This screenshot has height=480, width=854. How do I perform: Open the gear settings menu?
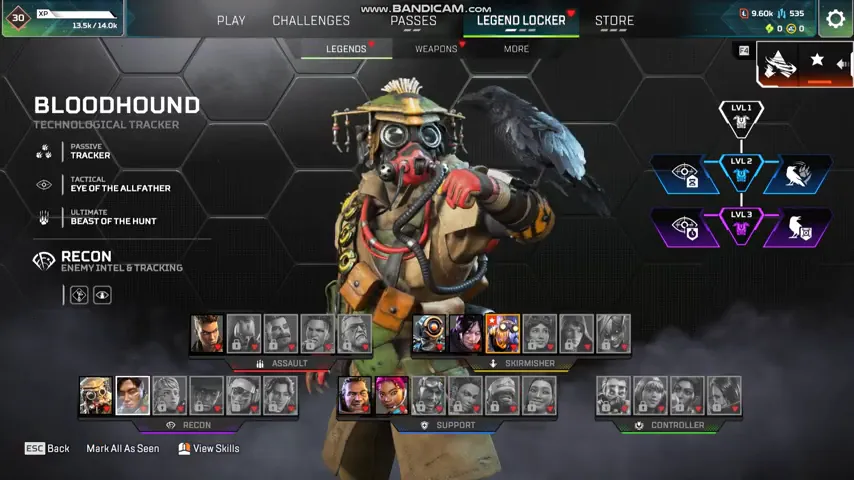click(835, 19)
